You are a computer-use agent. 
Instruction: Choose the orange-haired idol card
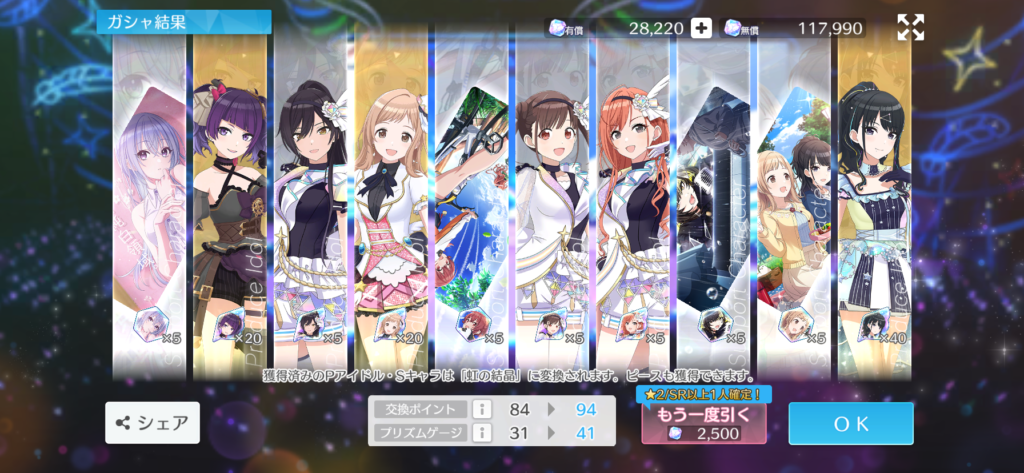(x=635, y=200)
